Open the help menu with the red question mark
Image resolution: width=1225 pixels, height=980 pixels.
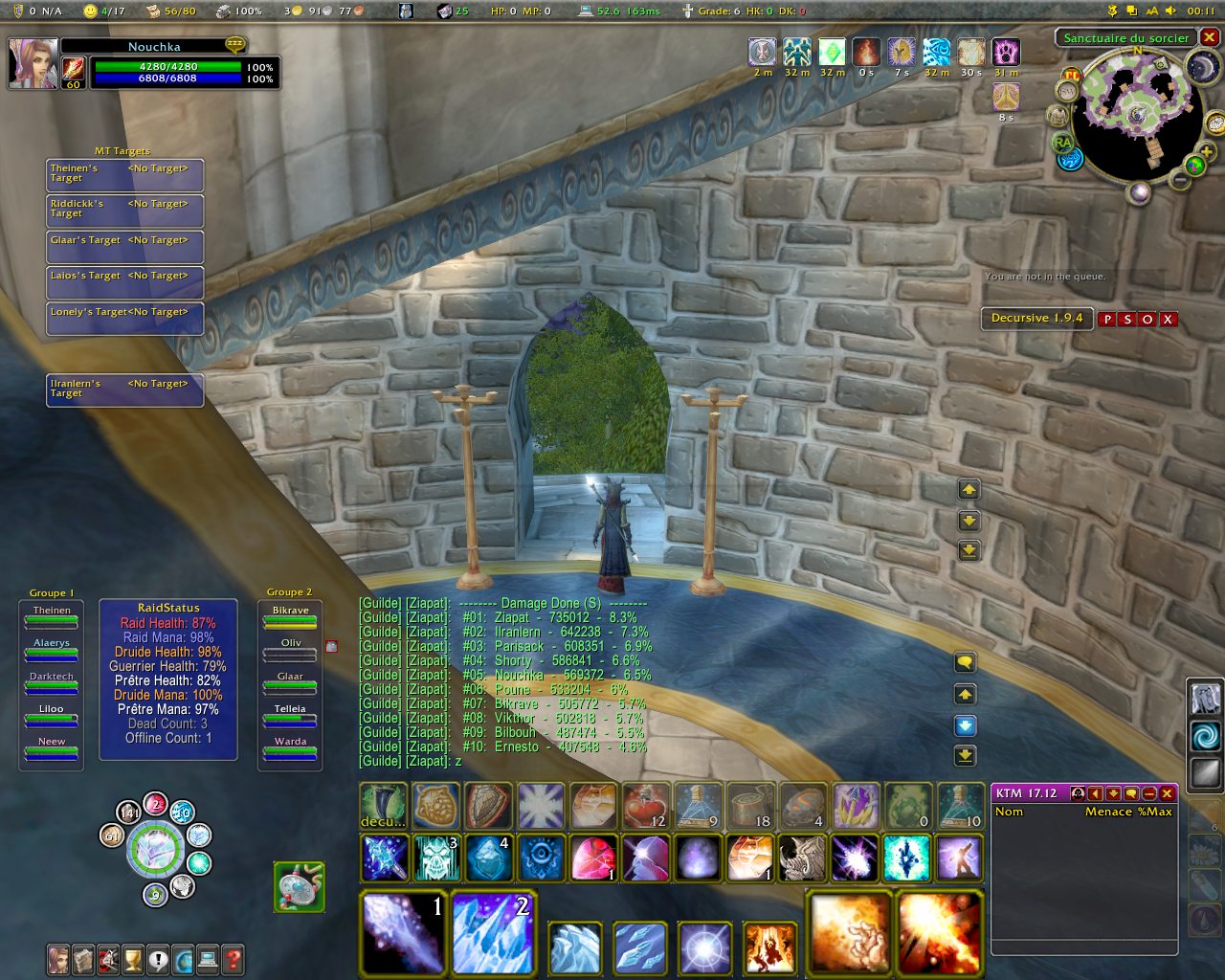pos(232,959)
